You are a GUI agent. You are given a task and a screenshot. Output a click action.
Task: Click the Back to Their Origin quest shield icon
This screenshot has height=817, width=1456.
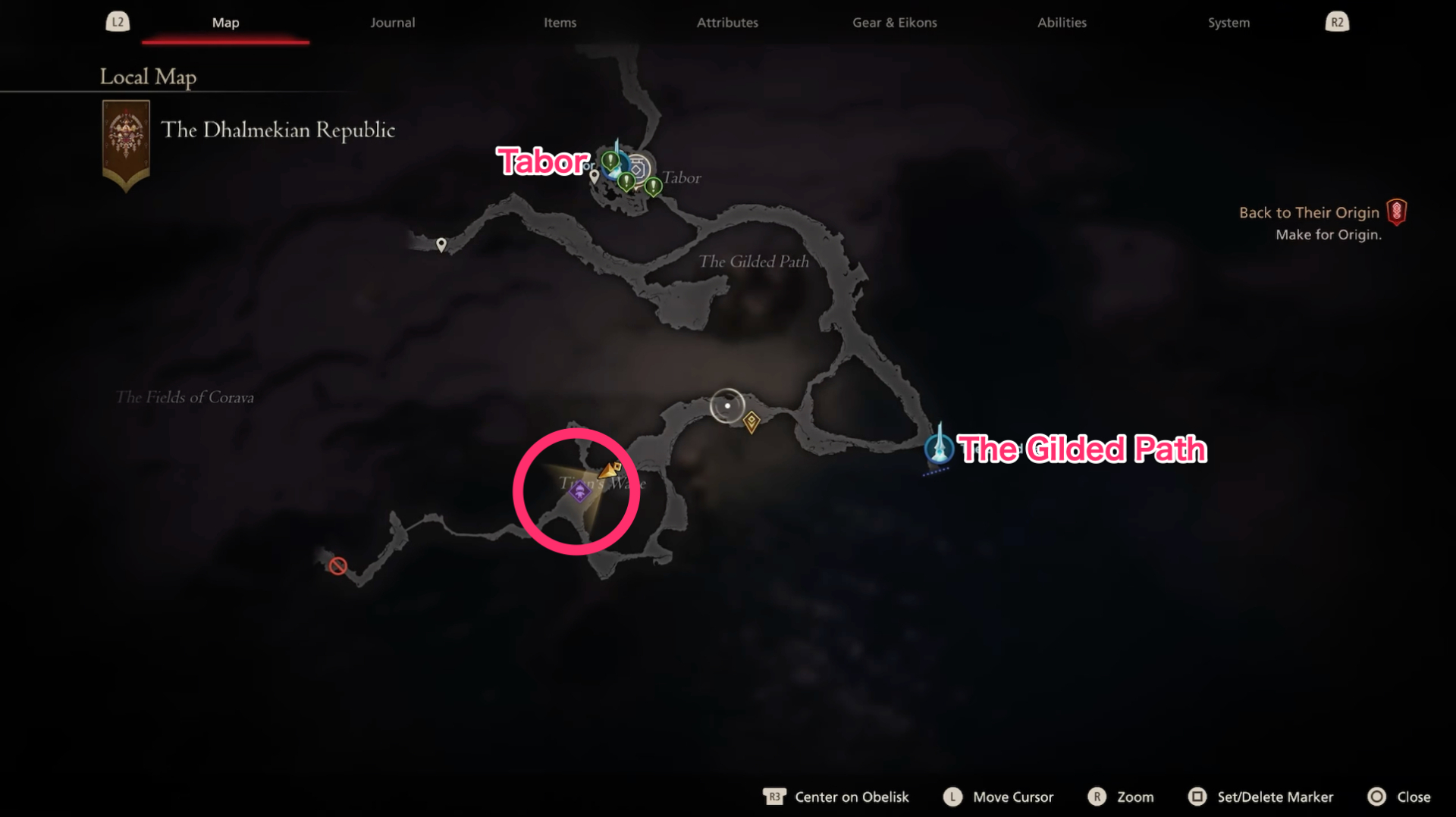pyautogui.click(x=1398, y=212)
